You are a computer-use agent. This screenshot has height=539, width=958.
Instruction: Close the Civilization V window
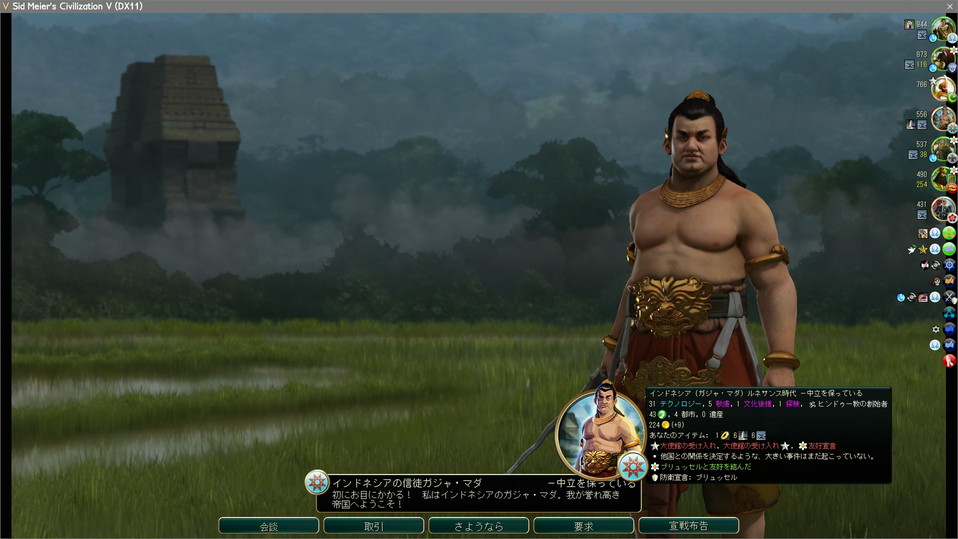pyautogui.click(x=947, y=6)
